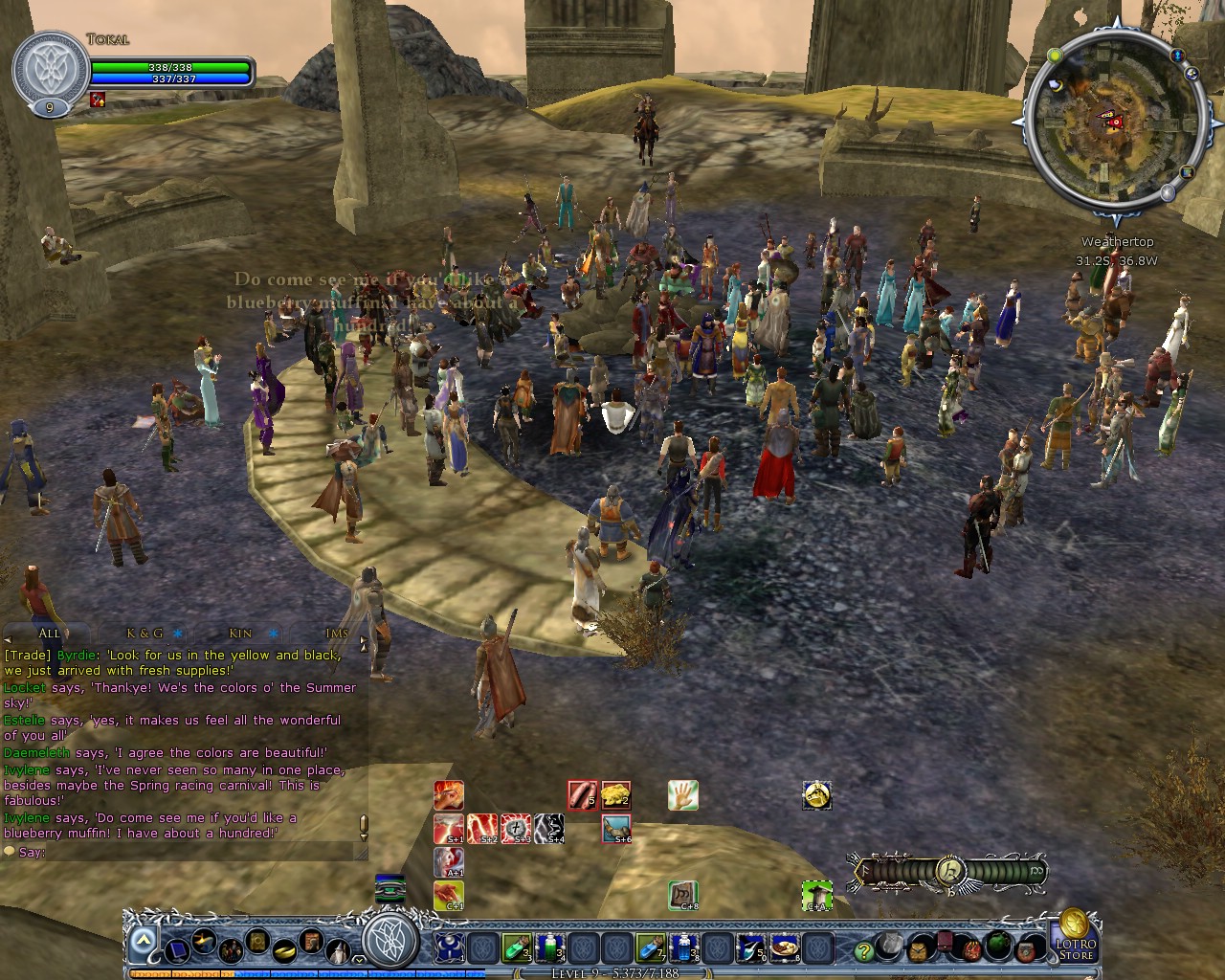Summon your mount via the golden horse icon

click(816, 795)
